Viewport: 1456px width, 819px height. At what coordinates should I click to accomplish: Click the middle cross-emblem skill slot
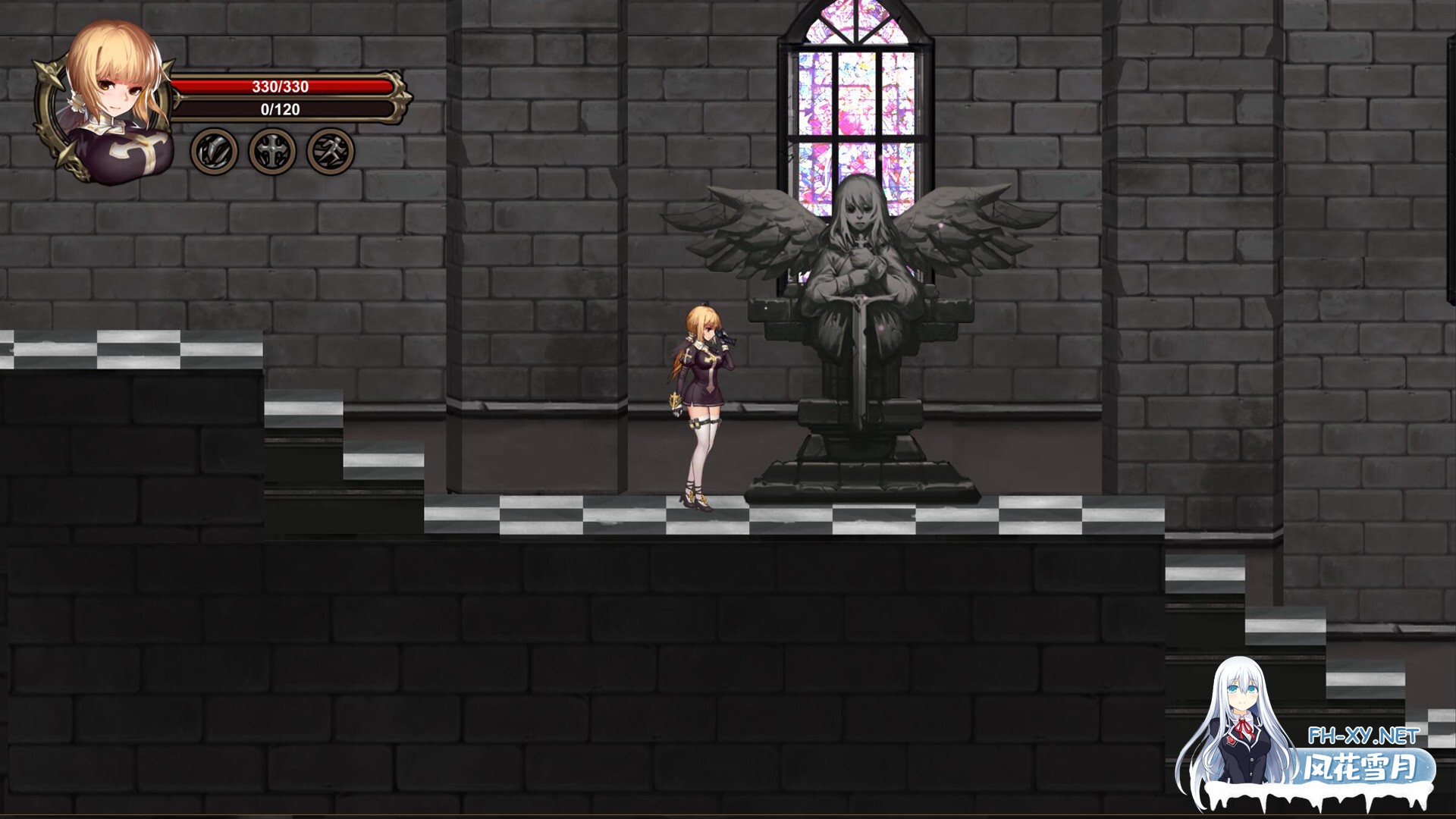271,150
